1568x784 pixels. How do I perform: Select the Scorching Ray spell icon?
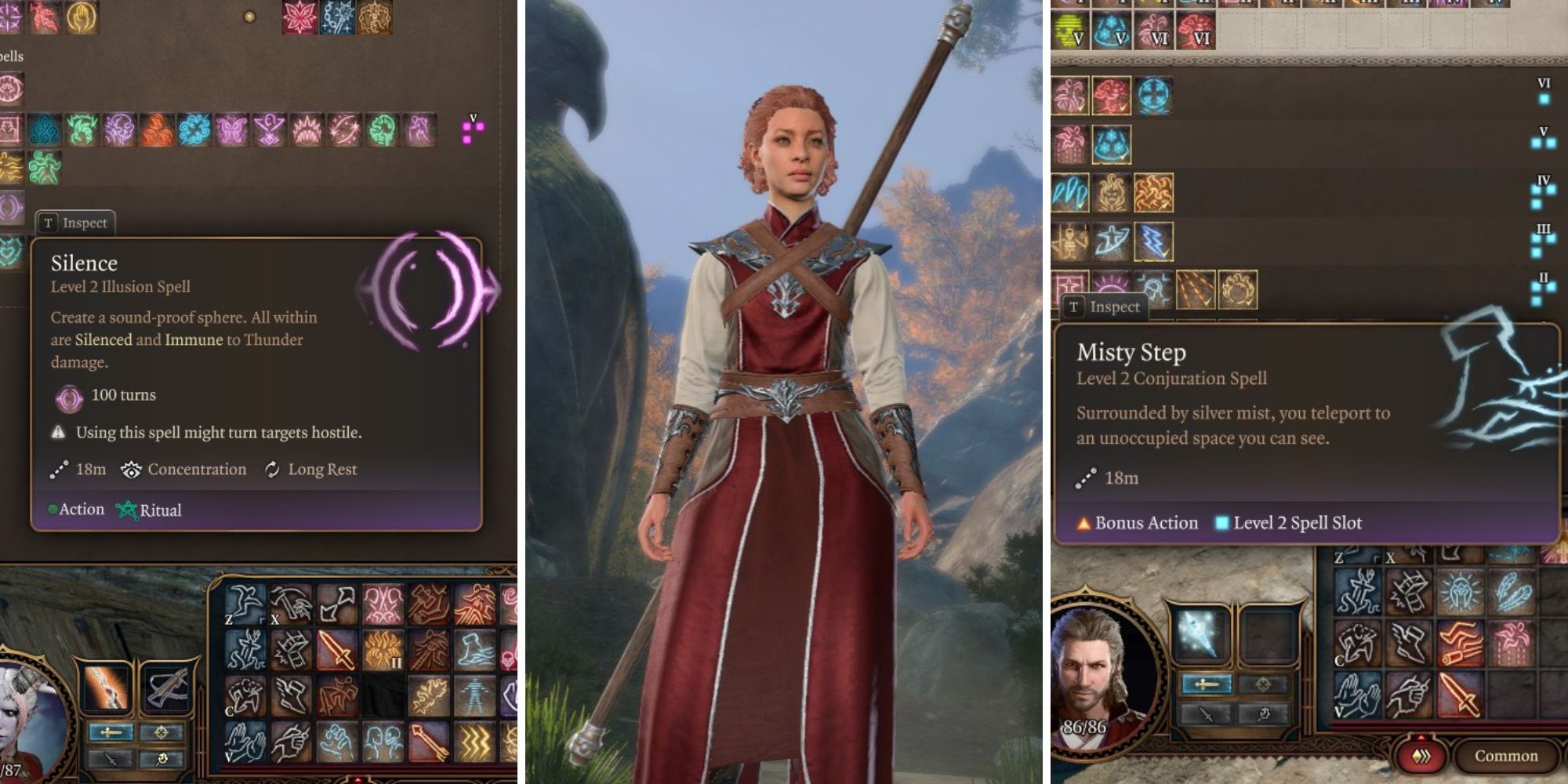coord(1196,290)
